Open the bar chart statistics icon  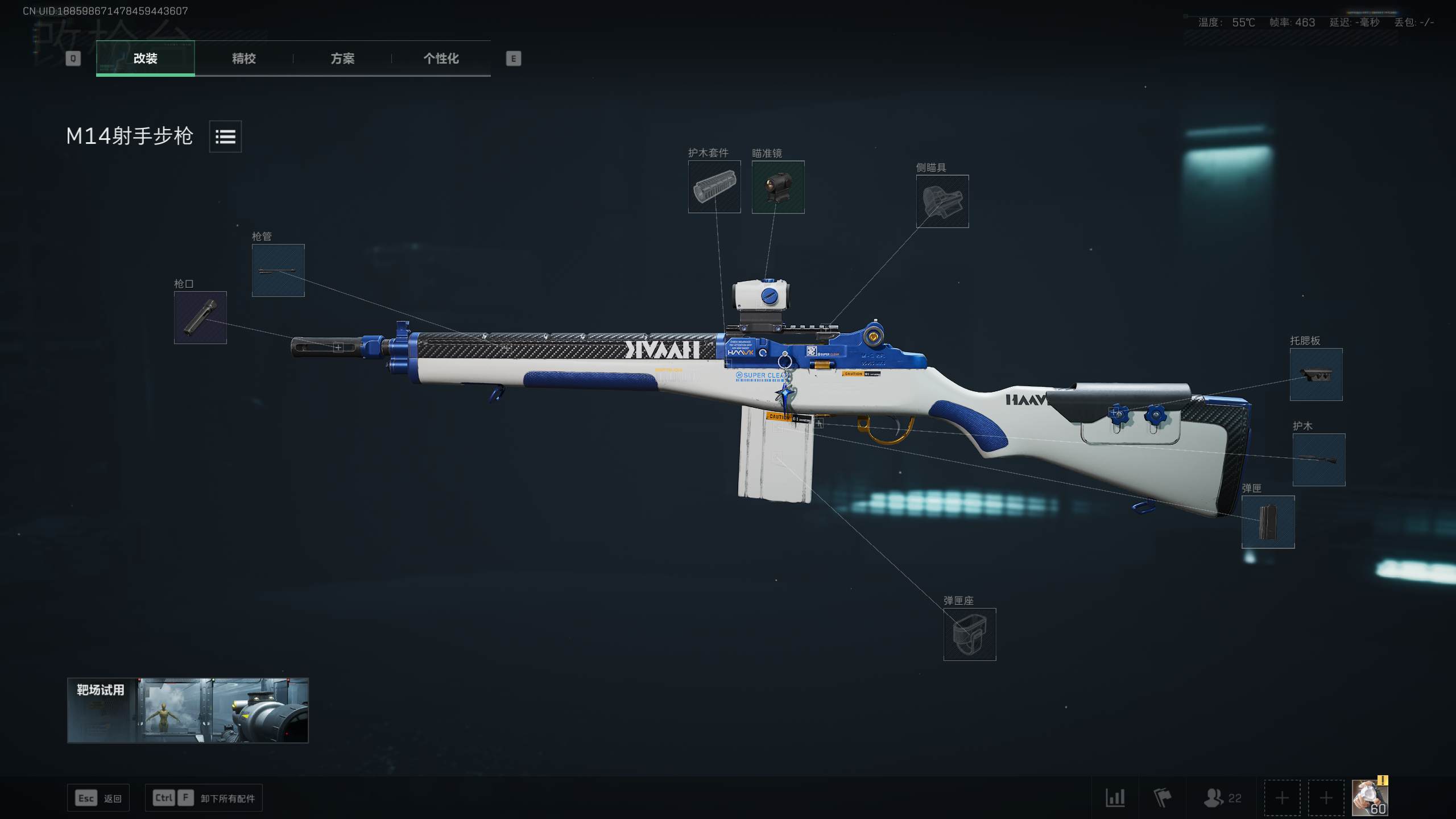click(x=1115, y=798)
